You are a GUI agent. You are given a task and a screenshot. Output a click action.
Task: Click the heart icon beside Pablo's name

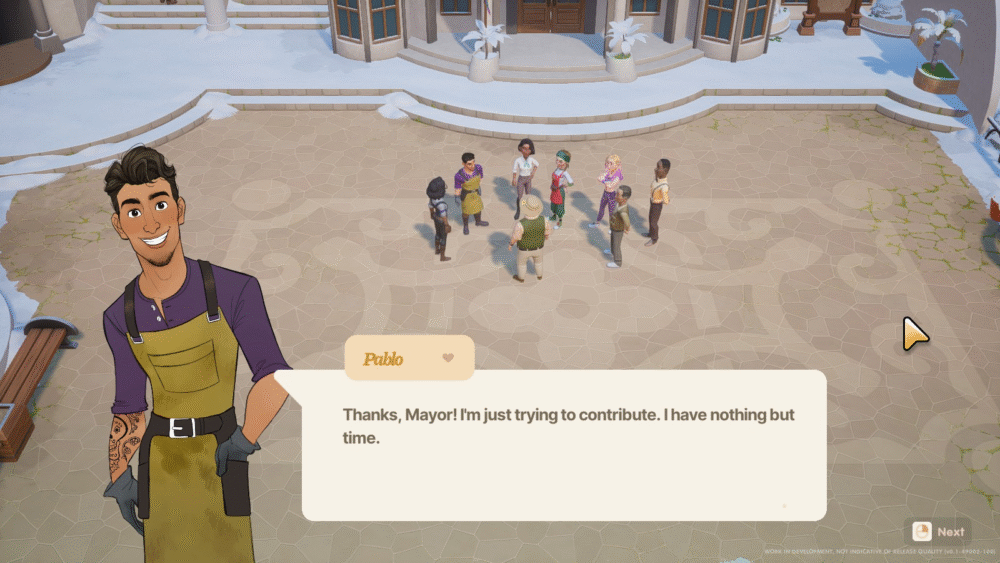tap(447, 358)
